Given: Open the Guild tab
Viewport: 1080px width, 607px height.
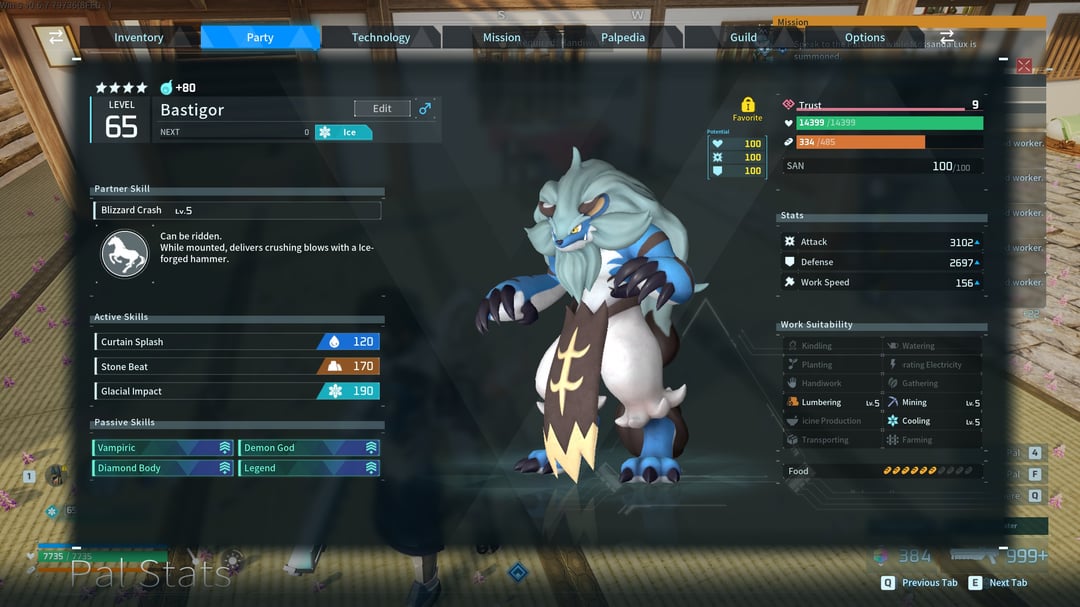Looking at the screenshot, I should point(743,38).
